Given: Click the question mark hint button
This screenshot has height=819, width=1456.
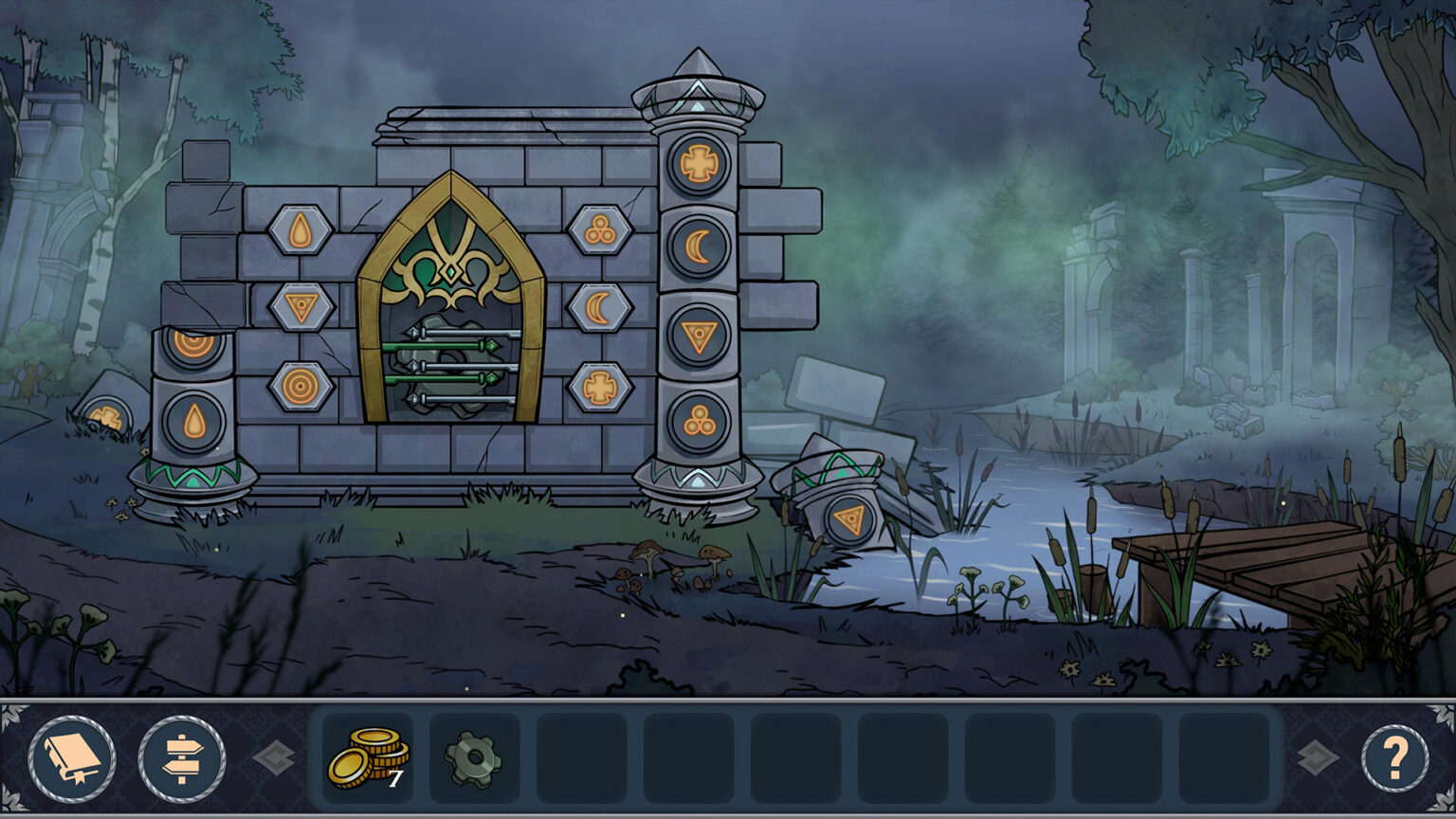Looking at the screenshot, I should (1394, 758).
